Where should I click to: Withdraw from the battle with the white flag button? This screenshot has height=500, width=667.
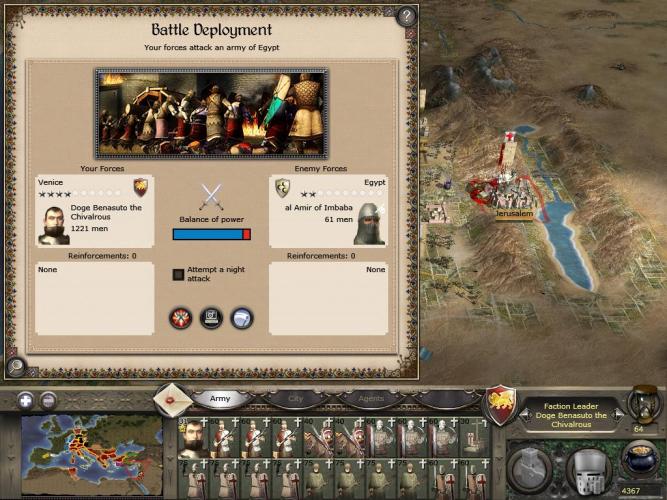click(x=242, y=318)
